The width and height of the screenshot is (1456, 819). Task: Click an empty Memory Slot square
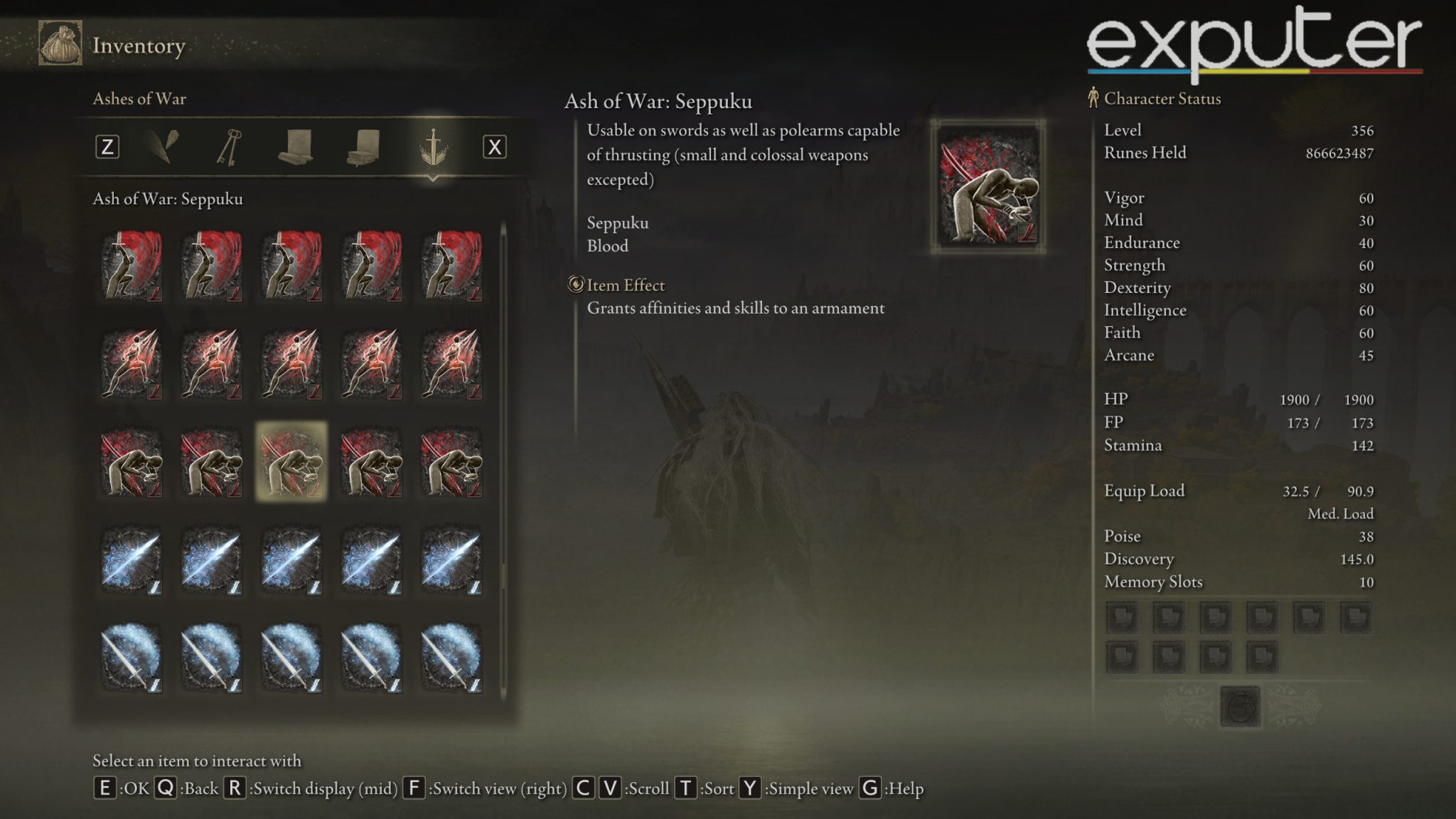(1122, 619)
